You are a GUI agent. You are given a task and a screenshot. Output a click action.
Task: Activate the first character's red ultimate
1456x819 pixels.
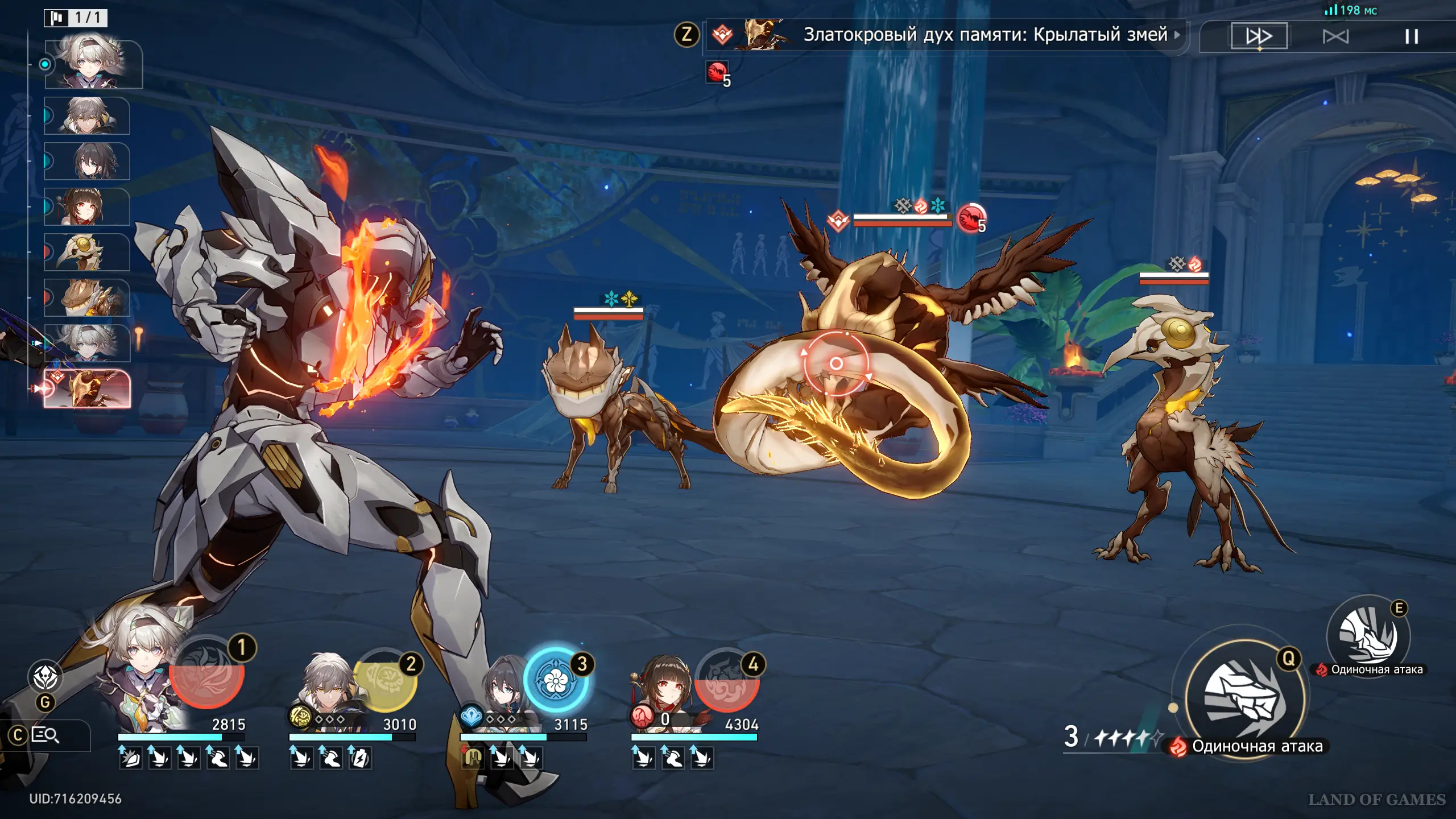pos(207,675)
